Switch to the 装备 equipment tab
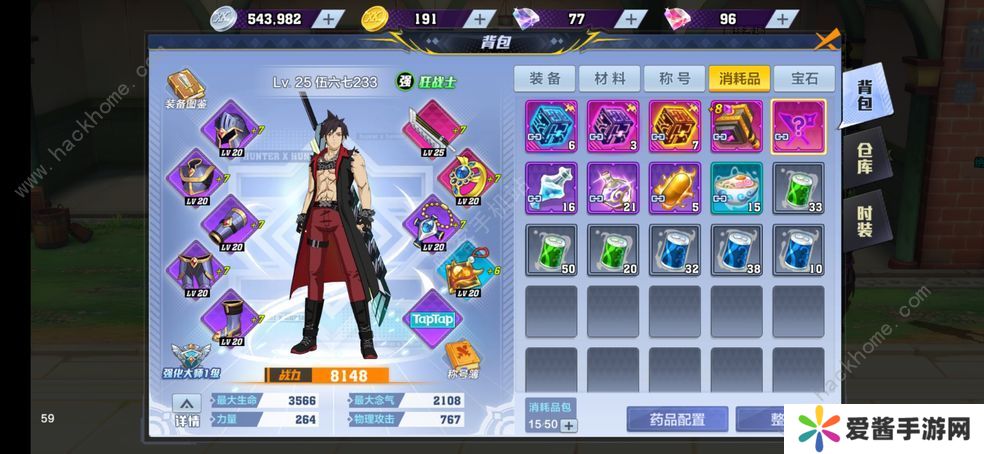The height and width of the screenshot is (454, 984). (x=544, y=78)
